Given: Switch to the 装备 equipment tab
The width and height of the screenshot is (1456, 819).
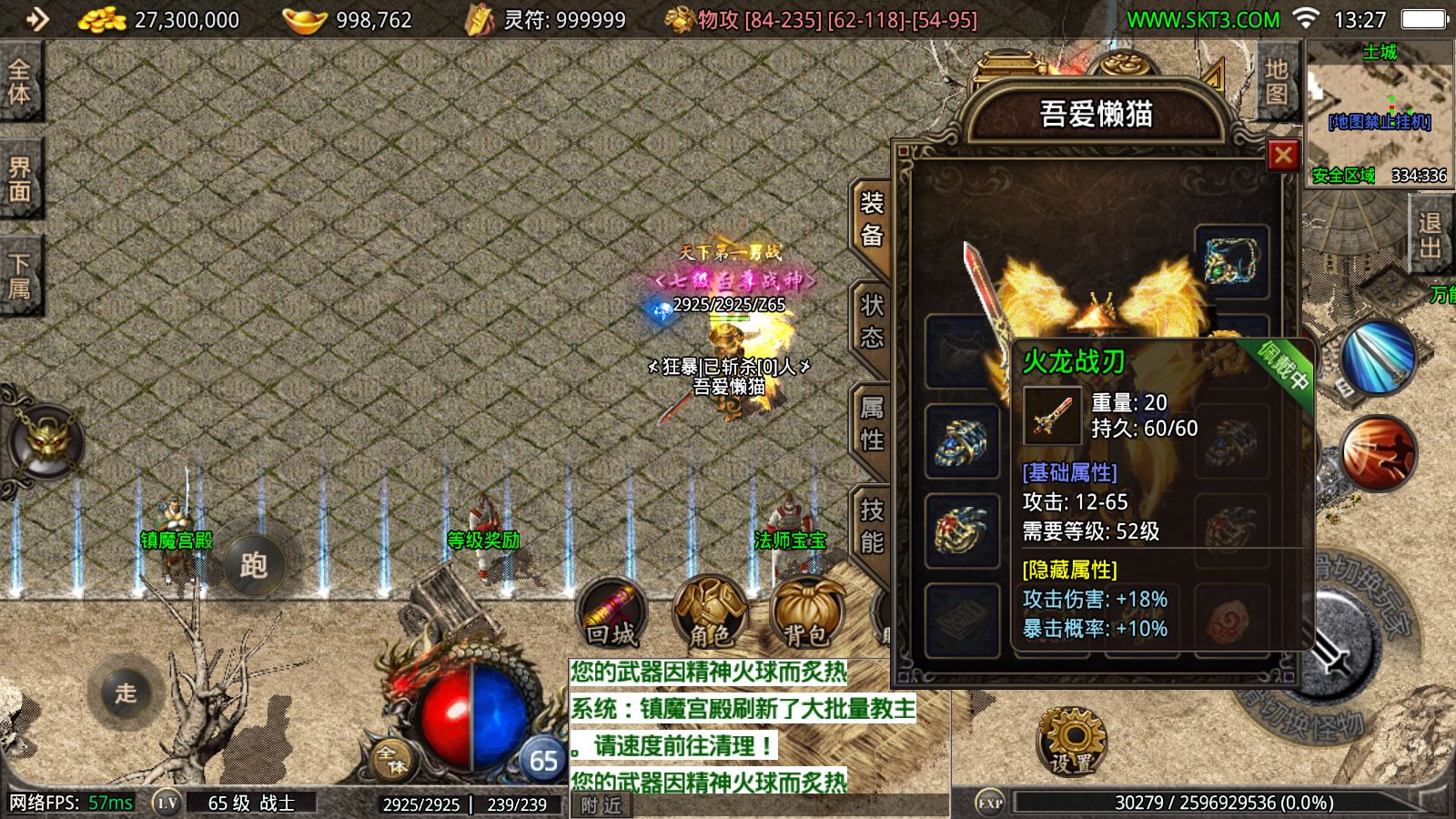Looking at the screenshot, I should pyautogui.click(x=871, y=220).
